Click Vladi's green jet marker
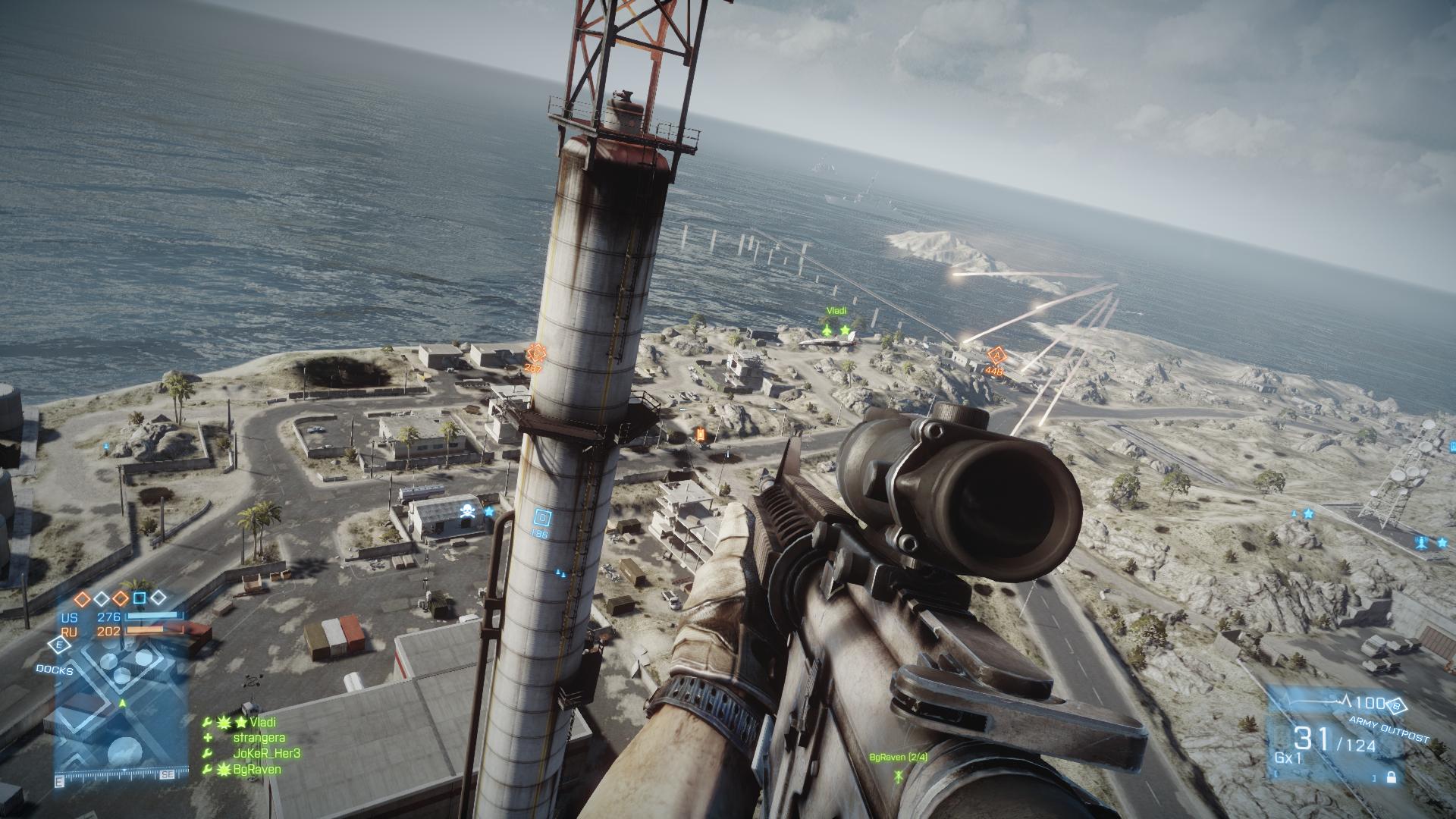 click(827, 331)
